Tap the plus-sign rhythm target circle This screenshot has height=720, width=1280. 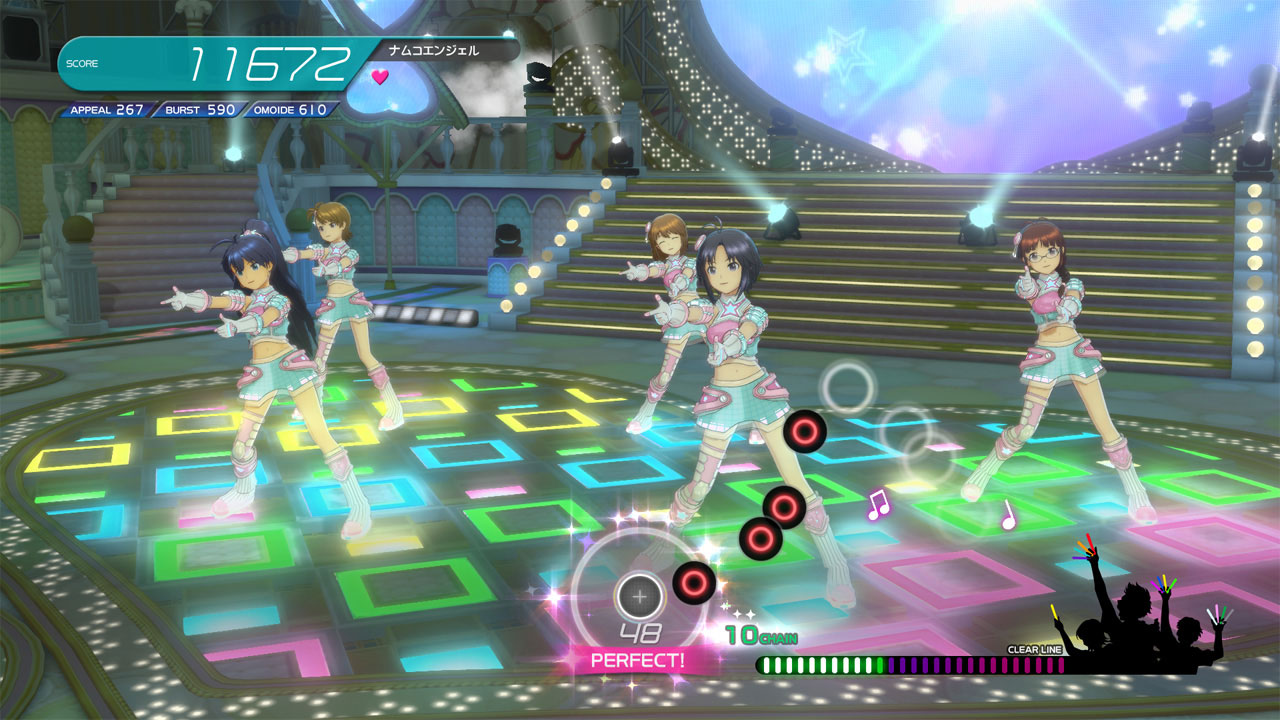639,596
